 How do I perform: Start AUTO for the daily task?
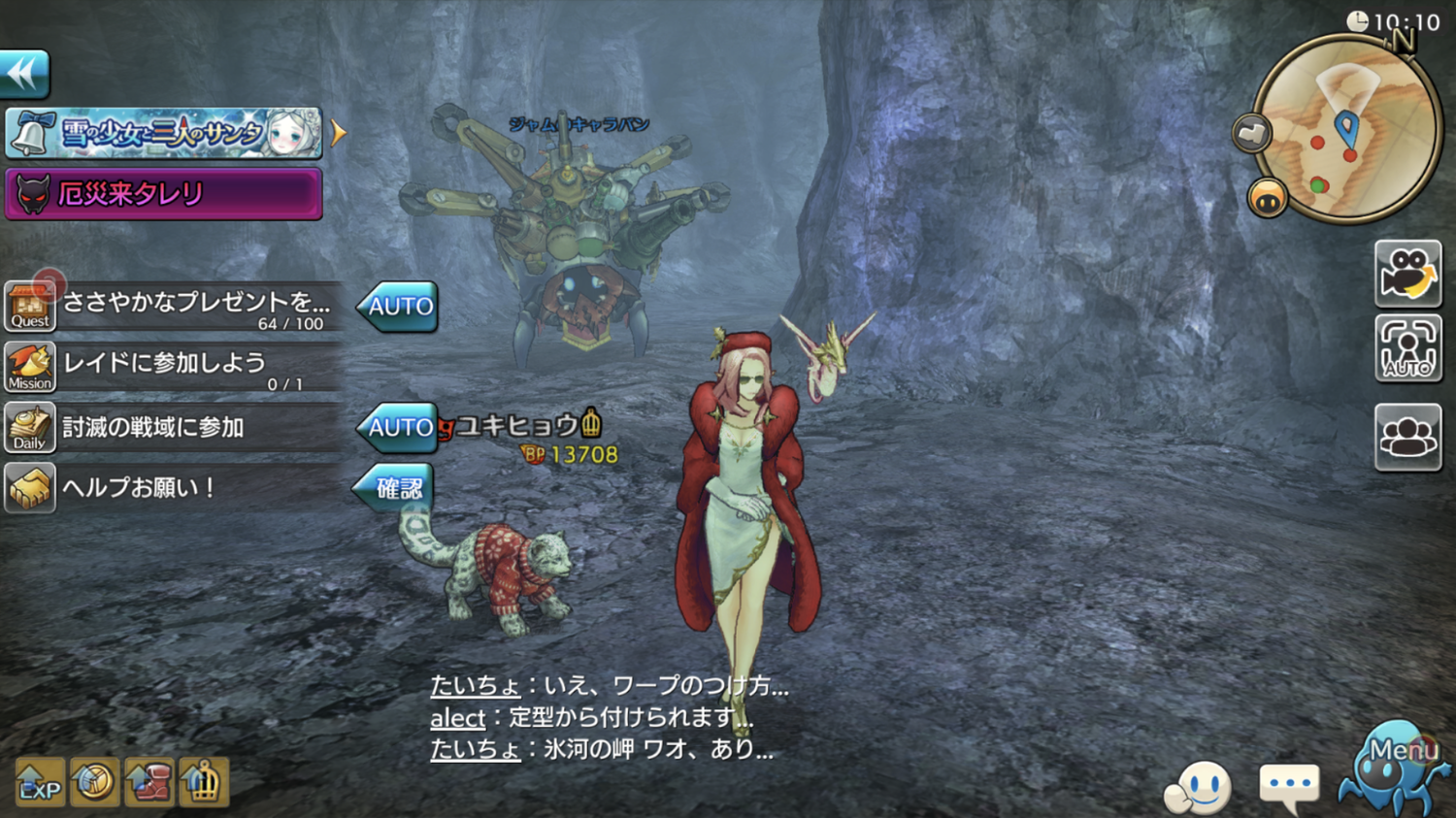pyautogui.click(x=398, y=427)
